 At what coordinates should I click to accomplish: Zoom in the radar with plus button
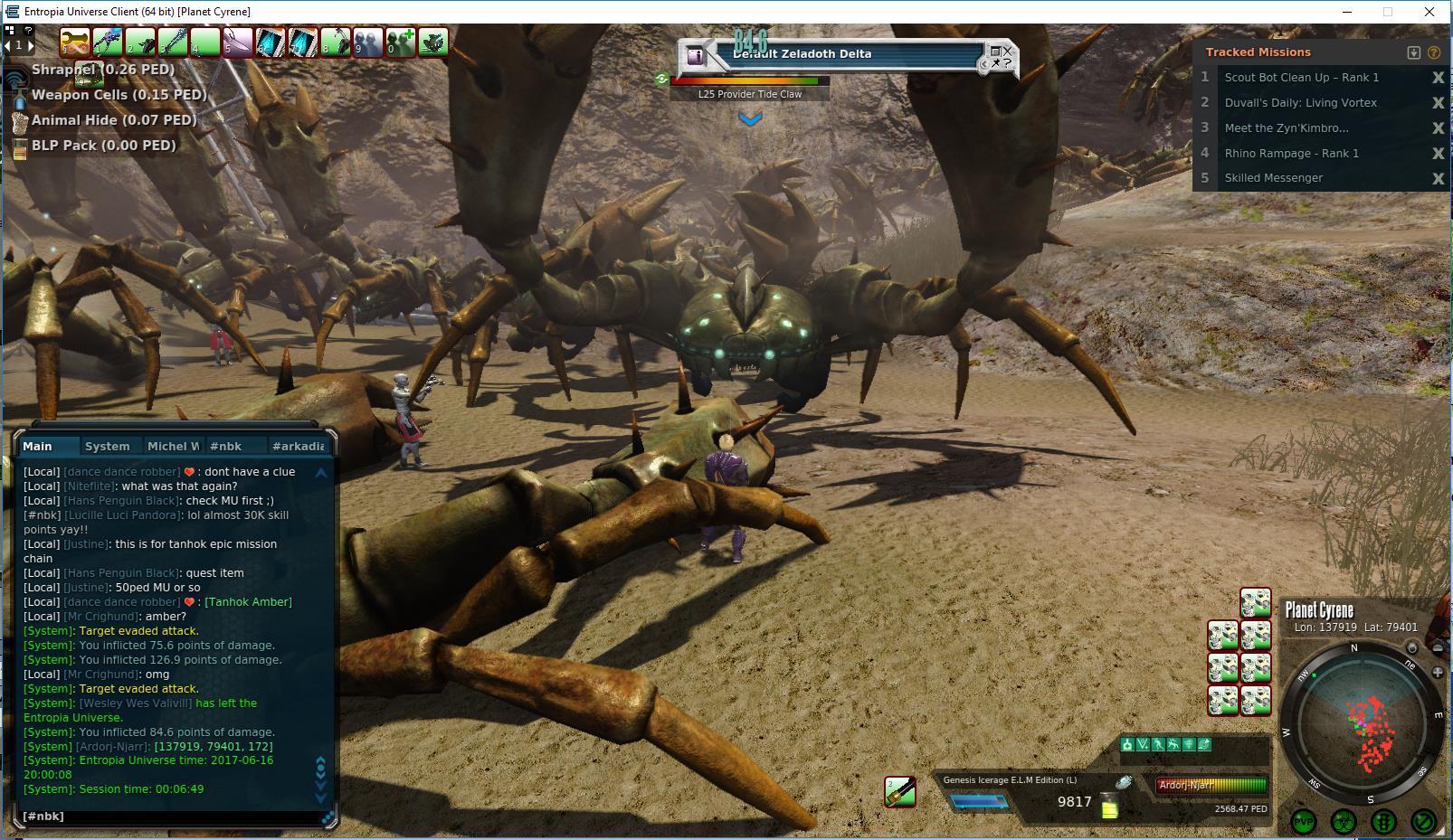coord(1438,672)
